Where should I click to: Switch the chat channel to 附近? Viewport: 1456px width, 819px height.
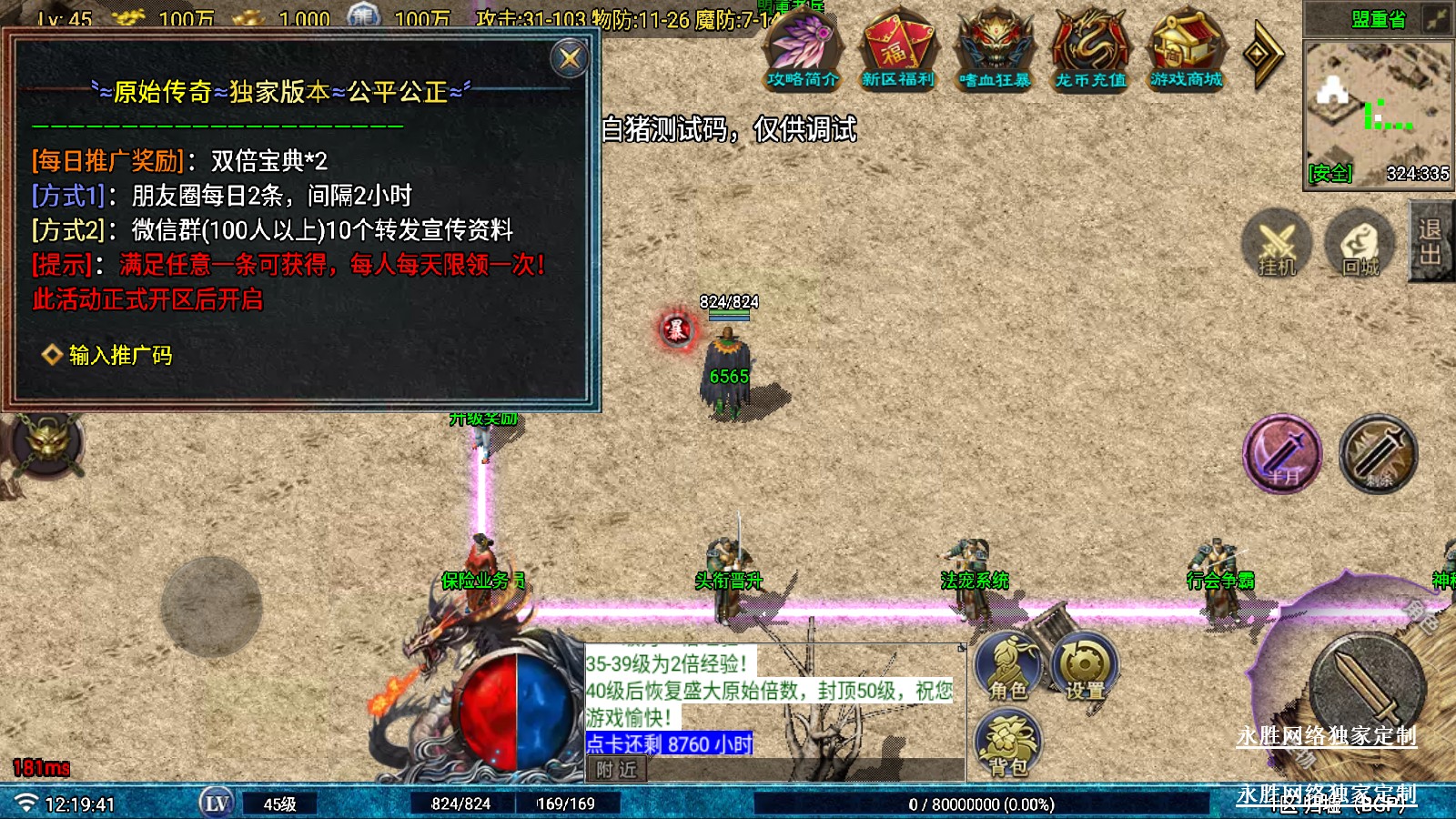(616, 770)
